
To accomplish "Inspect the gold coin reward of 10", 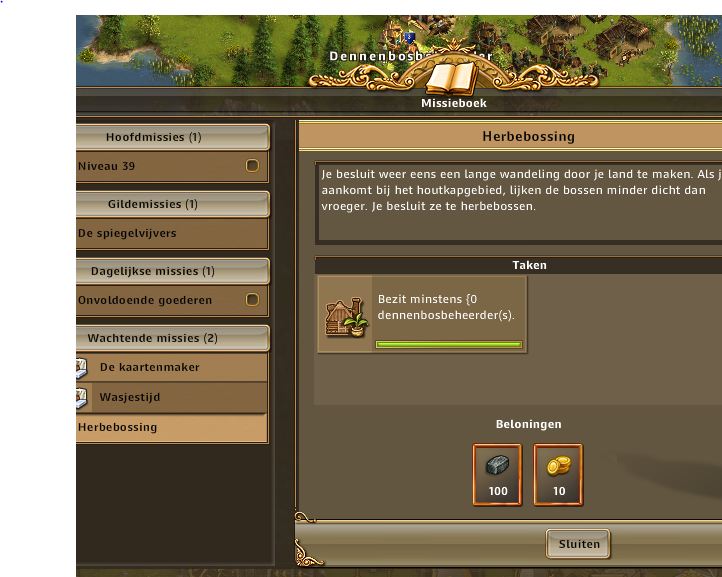I will [x=558, y=475].
